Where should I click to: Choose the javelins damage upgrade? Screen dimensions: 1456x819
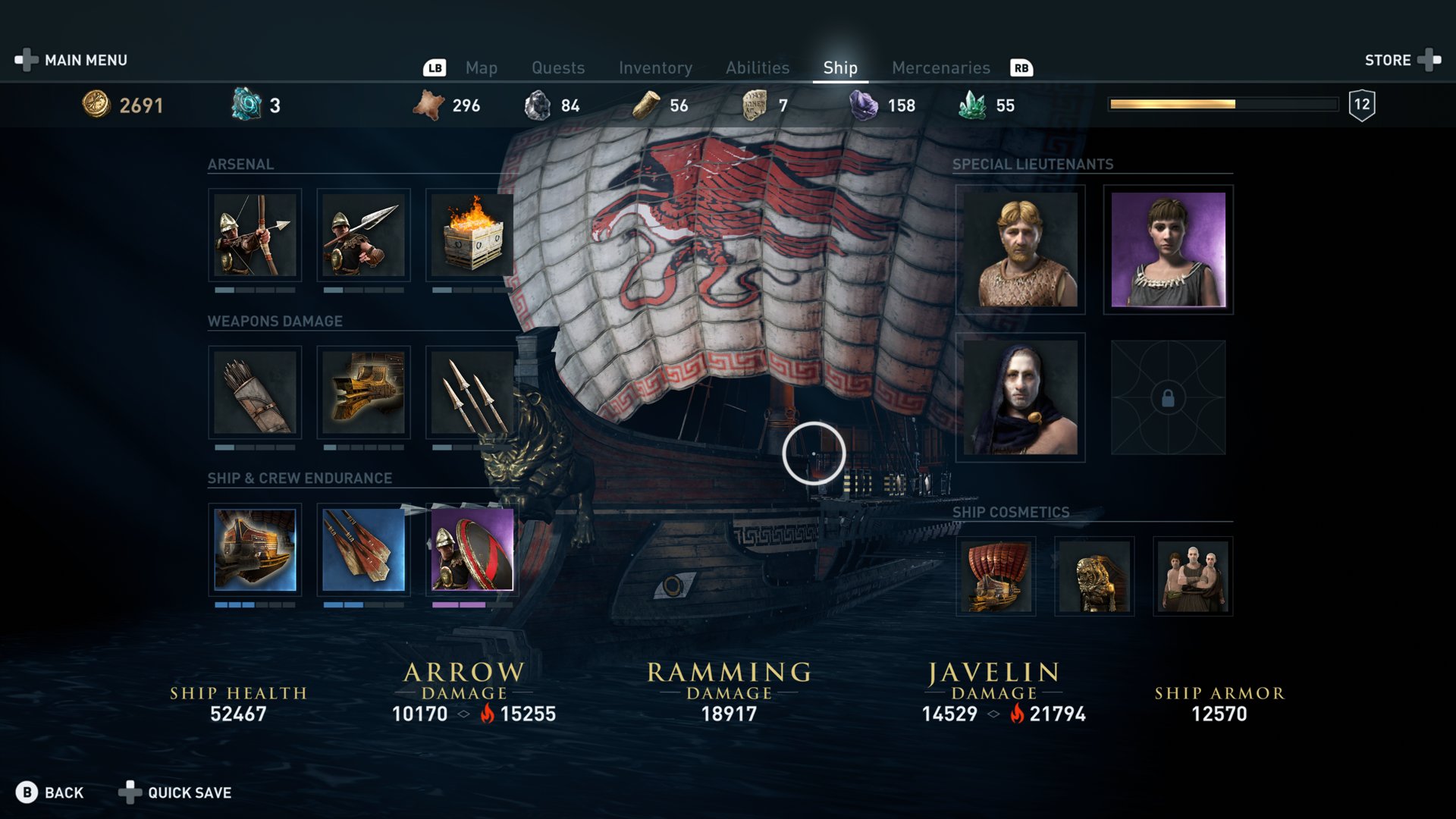pos(472,392)
